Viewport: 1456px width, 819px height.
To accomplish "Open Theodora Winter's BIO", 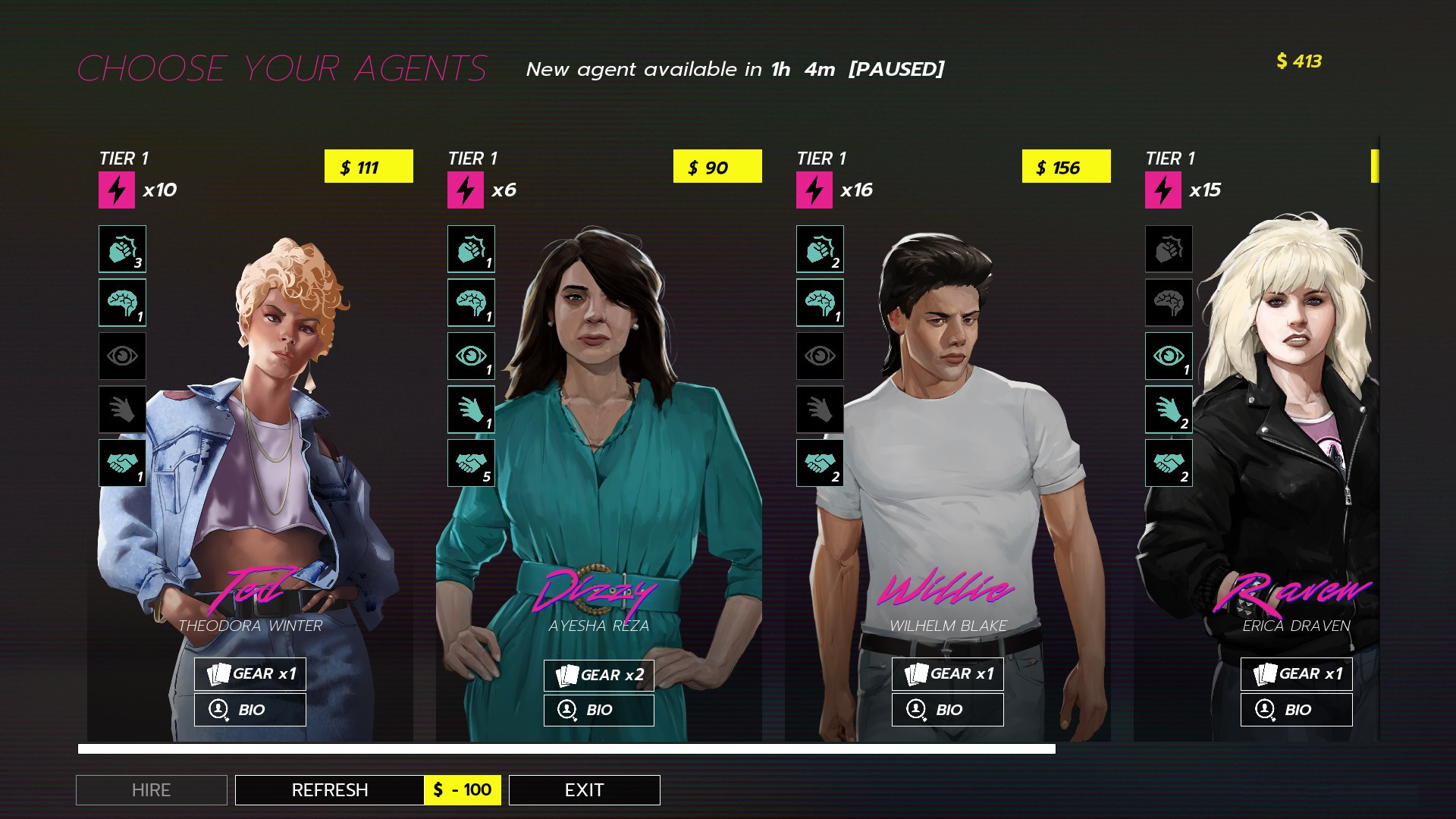I will click(250, 709).
